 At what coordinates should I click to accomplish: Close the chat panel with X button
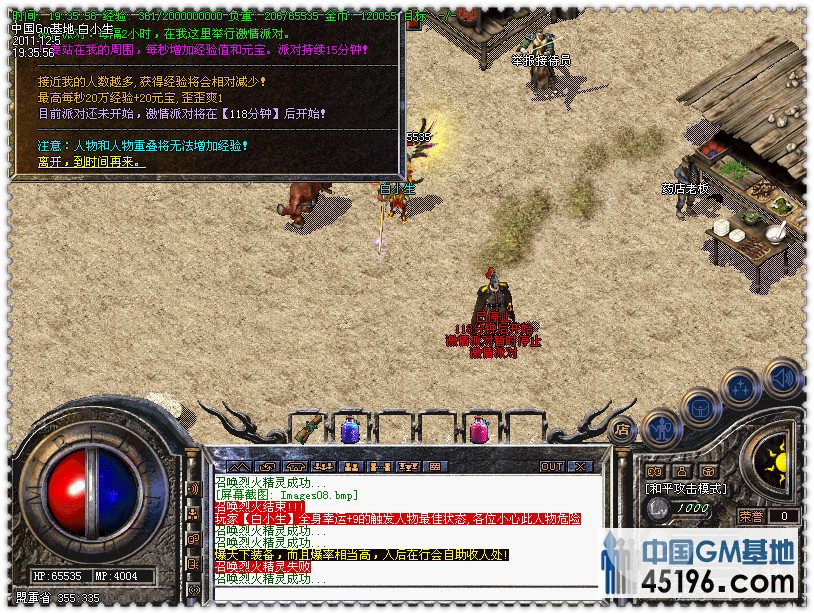coord(580,466)
